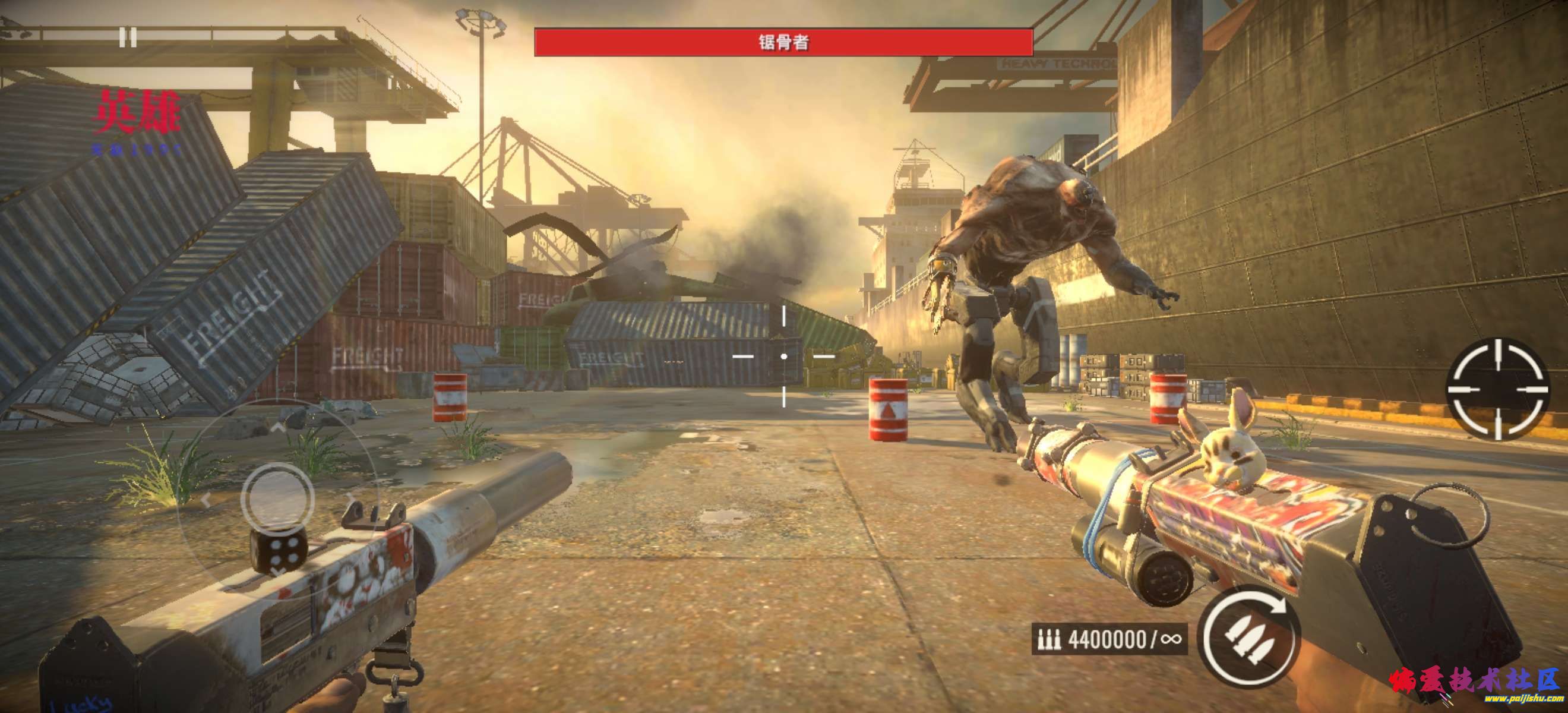Activate the crosshair aim button
The width and height of the screenshot is (1568, 713).
[1498, 388]
